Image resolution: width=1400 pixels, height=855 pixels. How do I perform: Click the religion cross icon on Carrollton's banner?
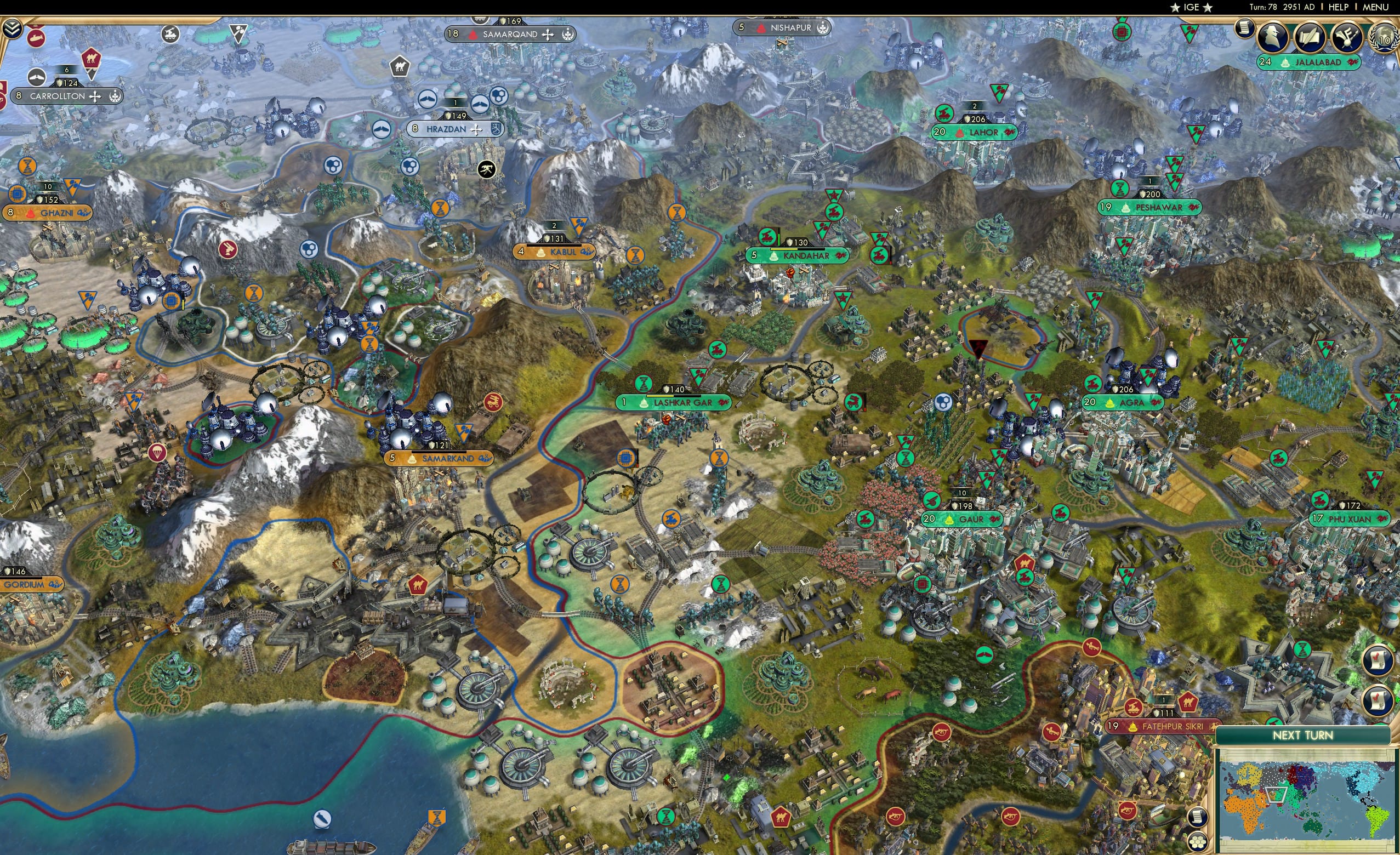pos(95,96)
